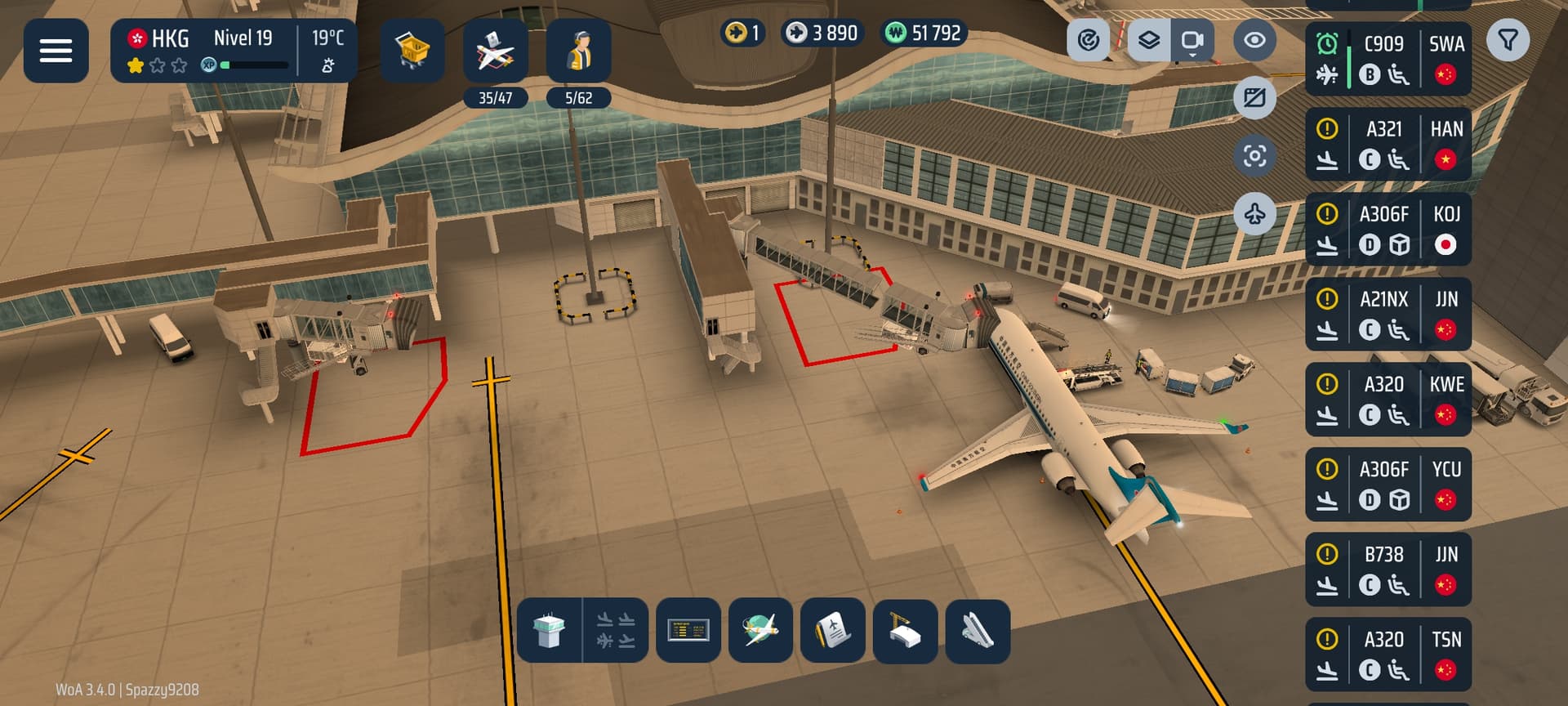Select the B738 JJN flight card
1568x706 pixels.
point(1388,570)
